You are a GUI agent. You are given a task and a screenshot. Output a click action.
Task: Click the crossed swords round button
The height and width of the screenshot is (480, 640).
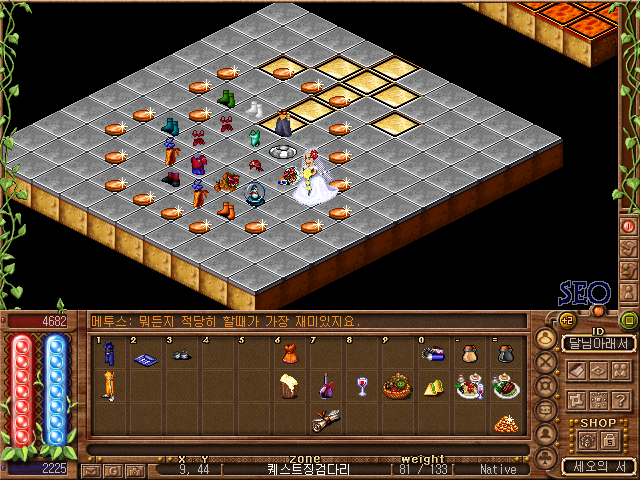pyautogui.click(x=546, y=362)
